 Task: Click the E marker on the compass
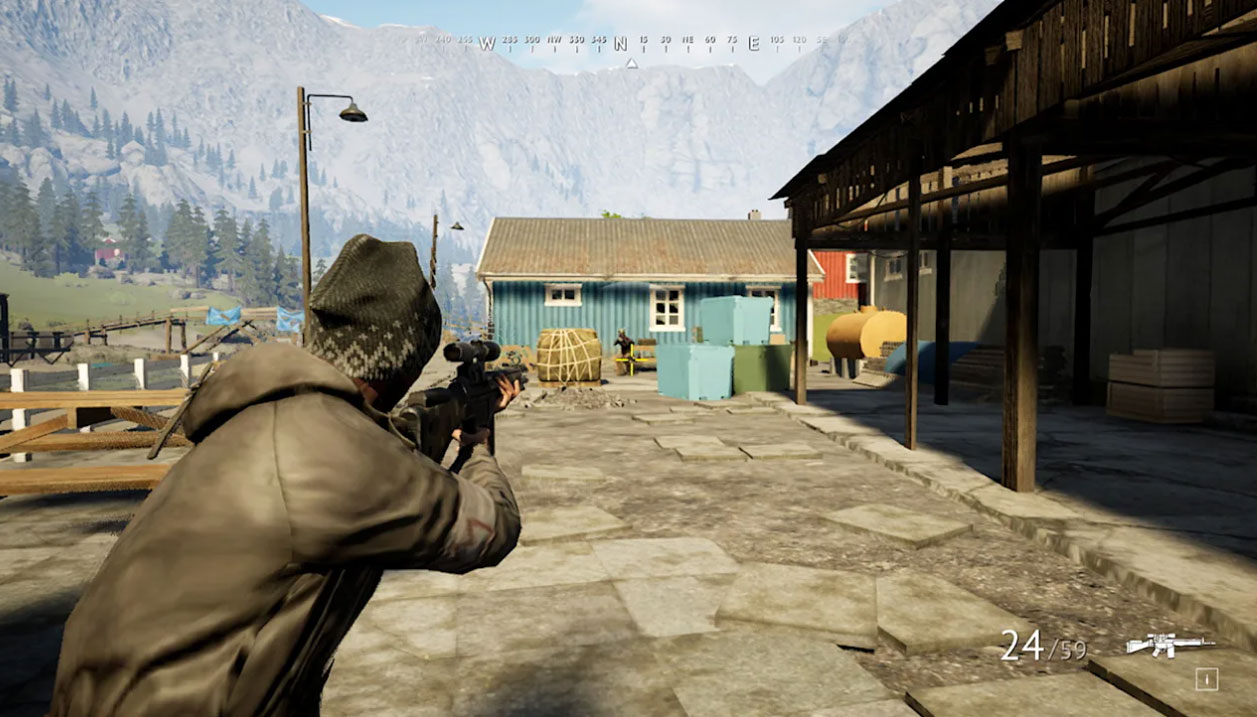click(754, 43)
